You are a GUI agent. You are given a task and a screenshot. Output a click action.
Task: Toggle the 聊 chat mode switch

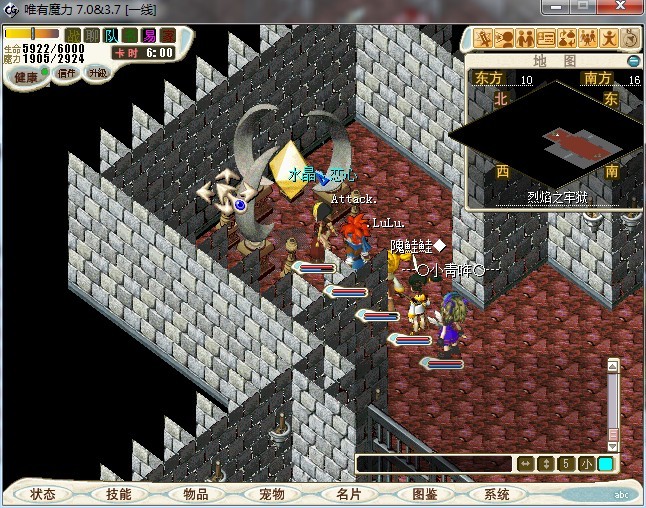pos(93,36)
